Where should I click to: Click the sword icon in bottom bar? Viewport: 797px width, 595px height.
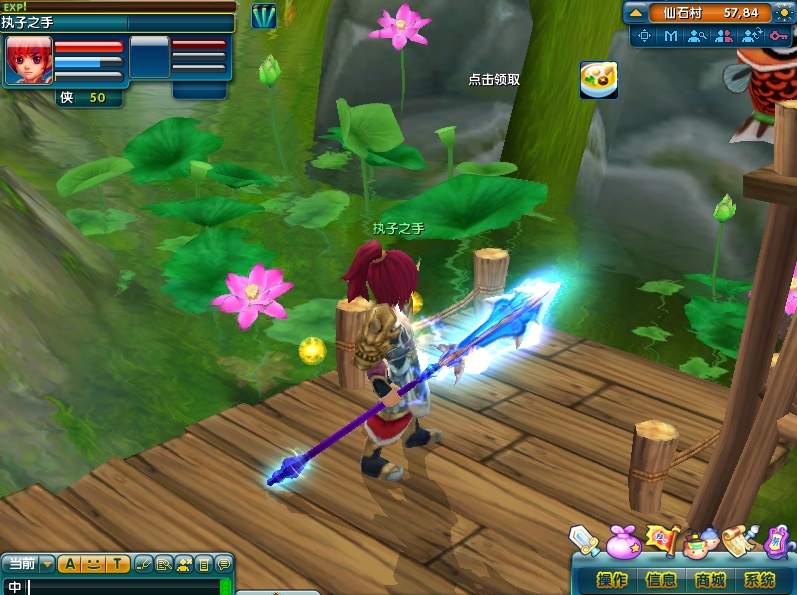point(584,540)
